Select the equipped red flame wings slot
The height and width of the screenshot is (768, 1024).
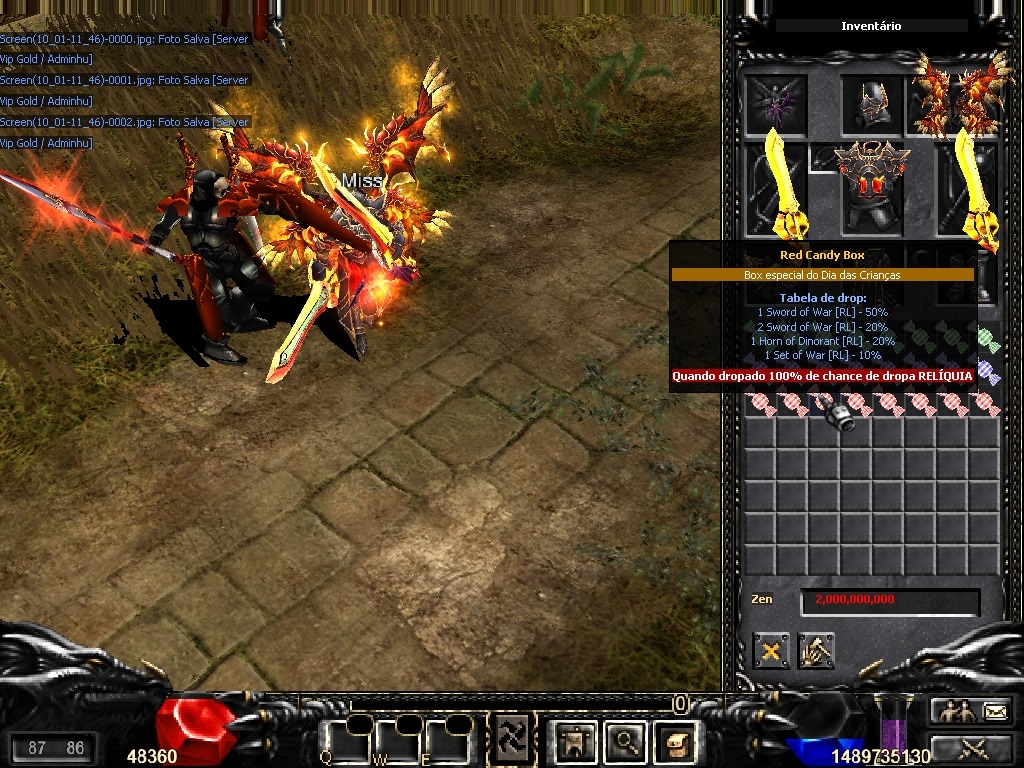(958, 98)
